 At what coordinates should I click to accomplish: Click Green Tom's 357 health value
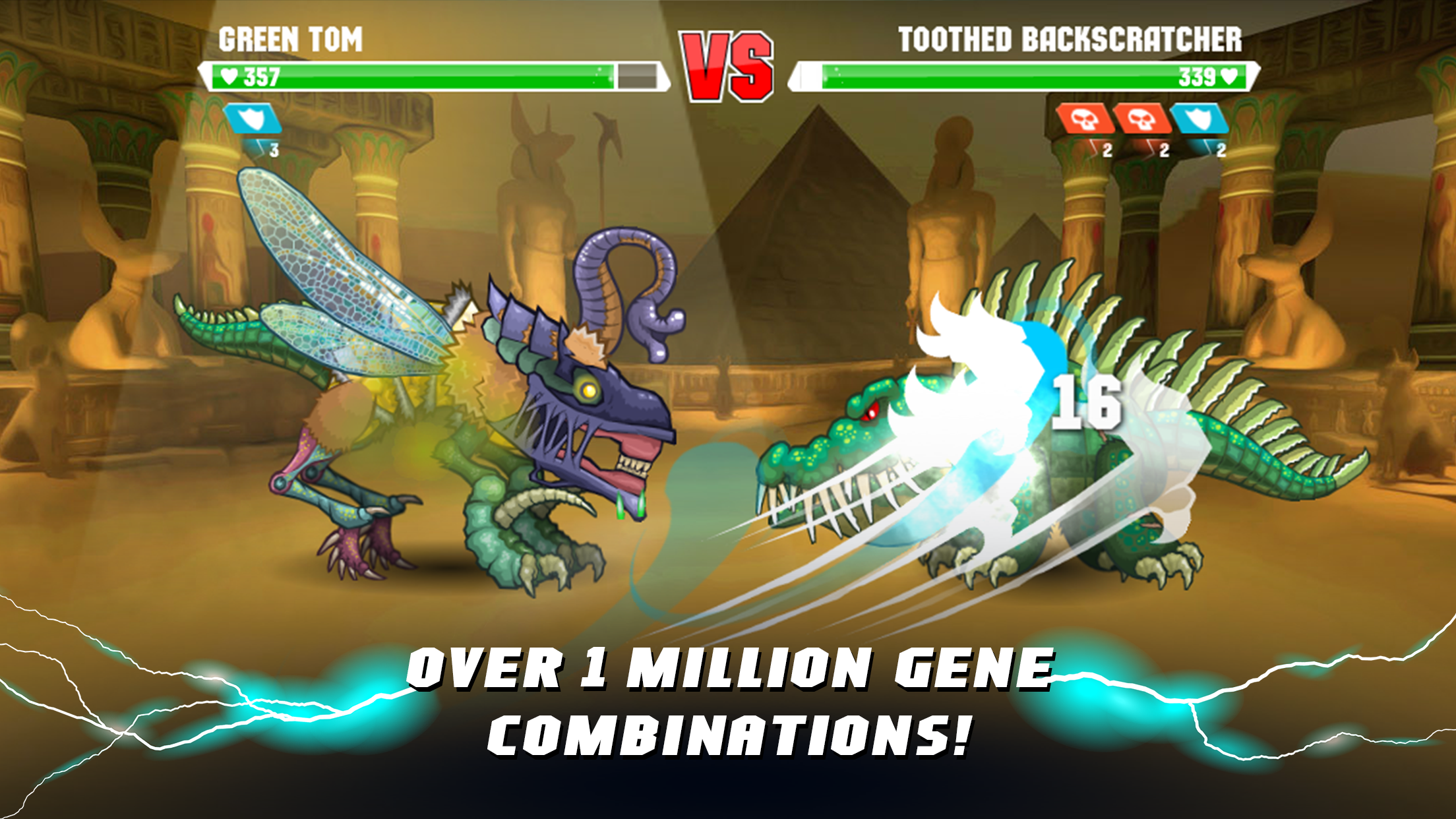pyautogui.click(x=262, y=78)
